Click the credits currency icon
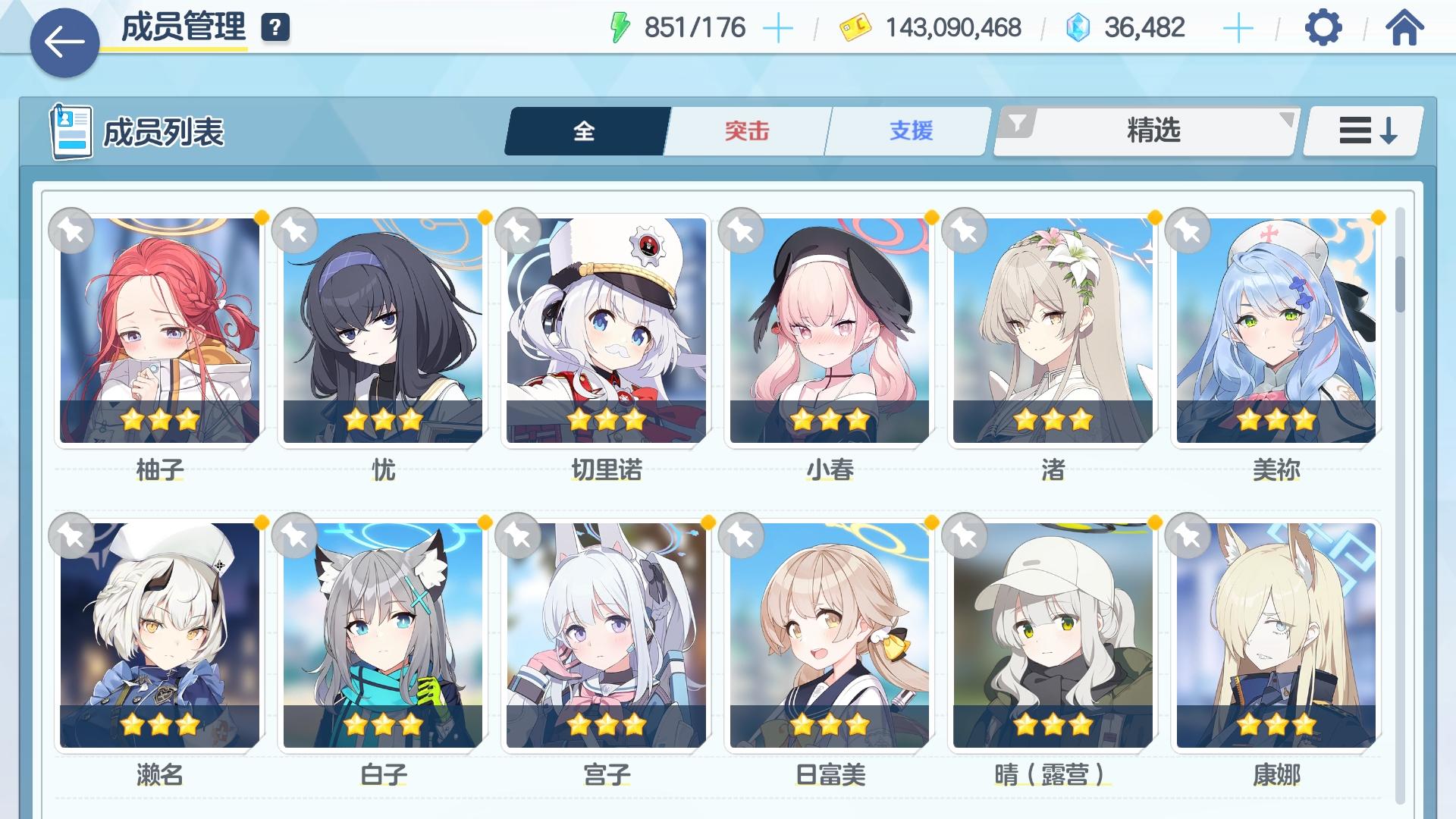 [855, 29]
